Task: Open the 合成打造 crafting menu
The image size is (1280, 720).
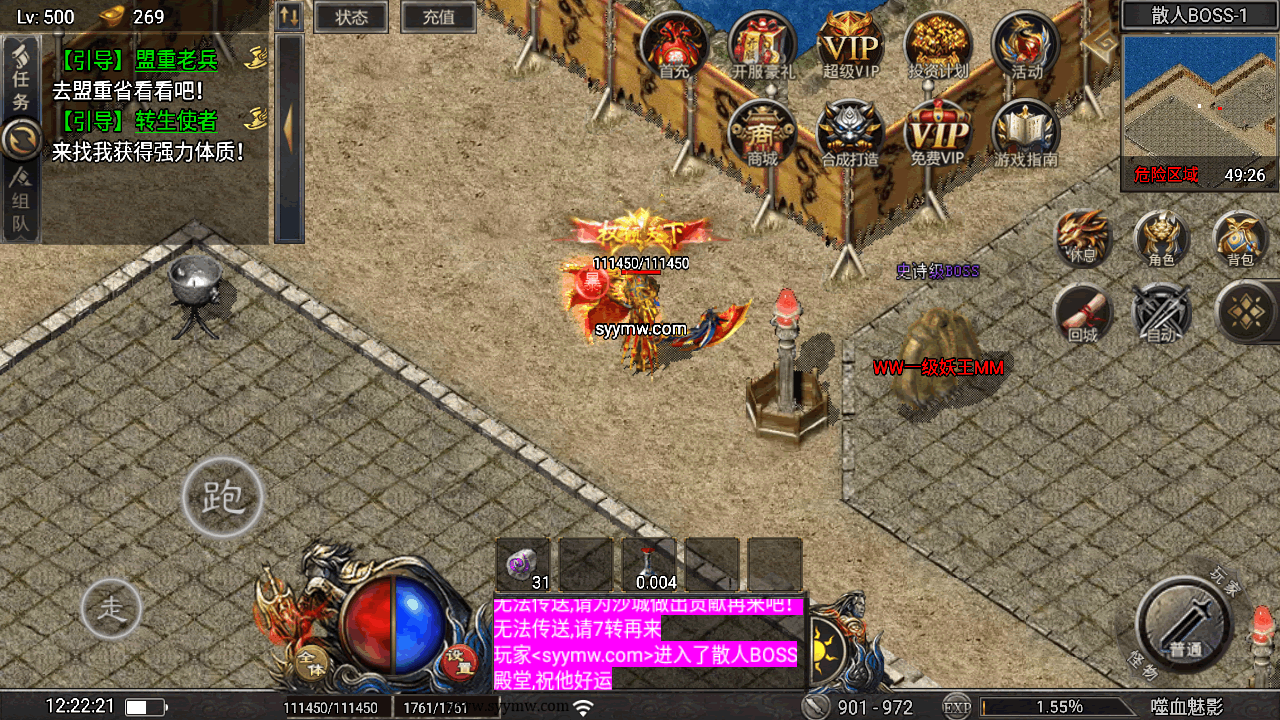Action: pyautogui.click(x=850, y=133)
